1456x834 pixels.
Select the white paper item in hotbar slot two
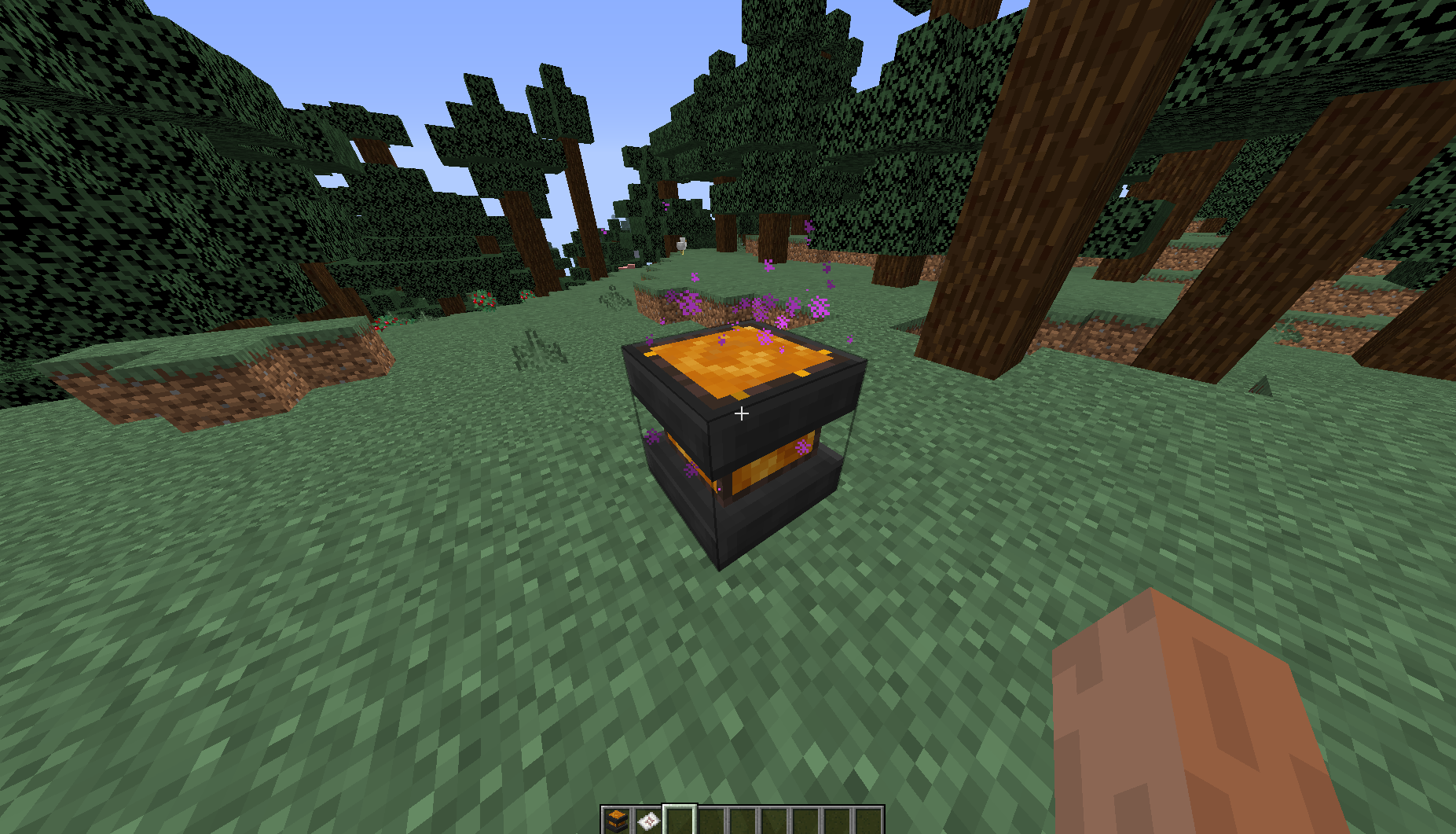[x=648, y=819]
